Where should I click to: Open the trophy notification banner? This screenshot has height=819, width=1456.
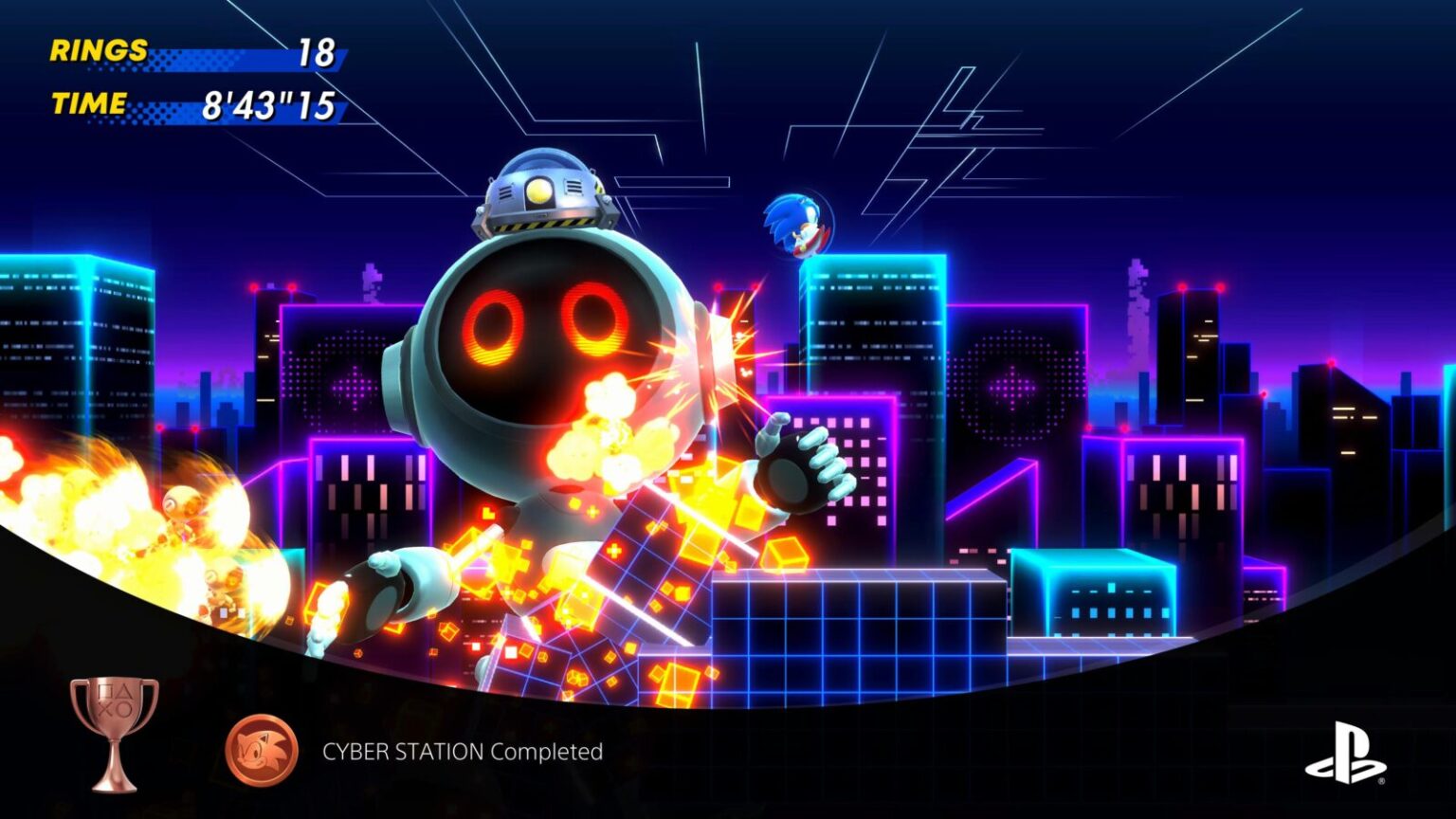pyautogui.click(x=379, y=749)
